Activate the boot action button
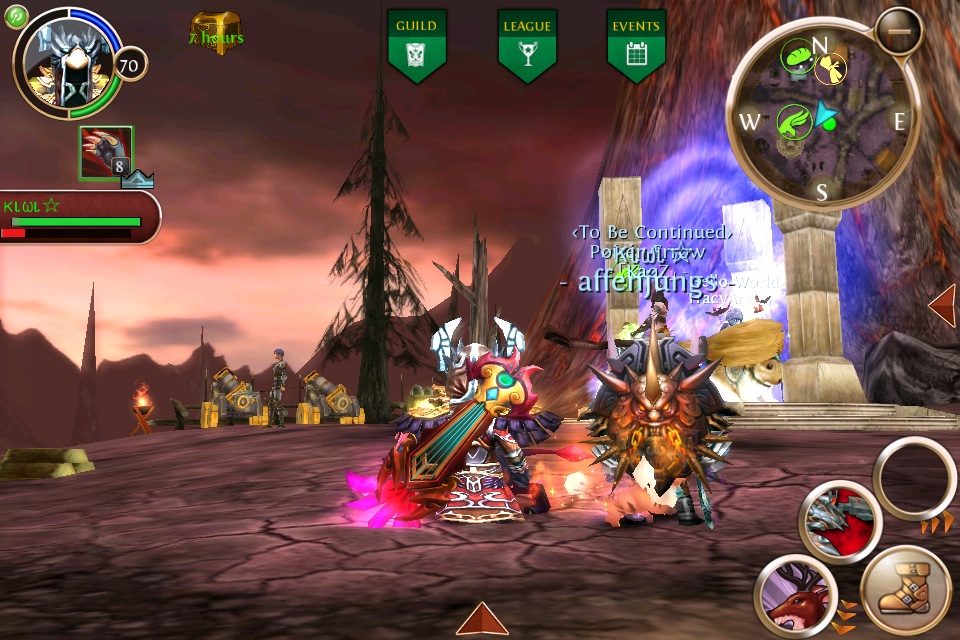Viewport: 960px width, 640px height. pyautogui.click(x=905, y=591)
